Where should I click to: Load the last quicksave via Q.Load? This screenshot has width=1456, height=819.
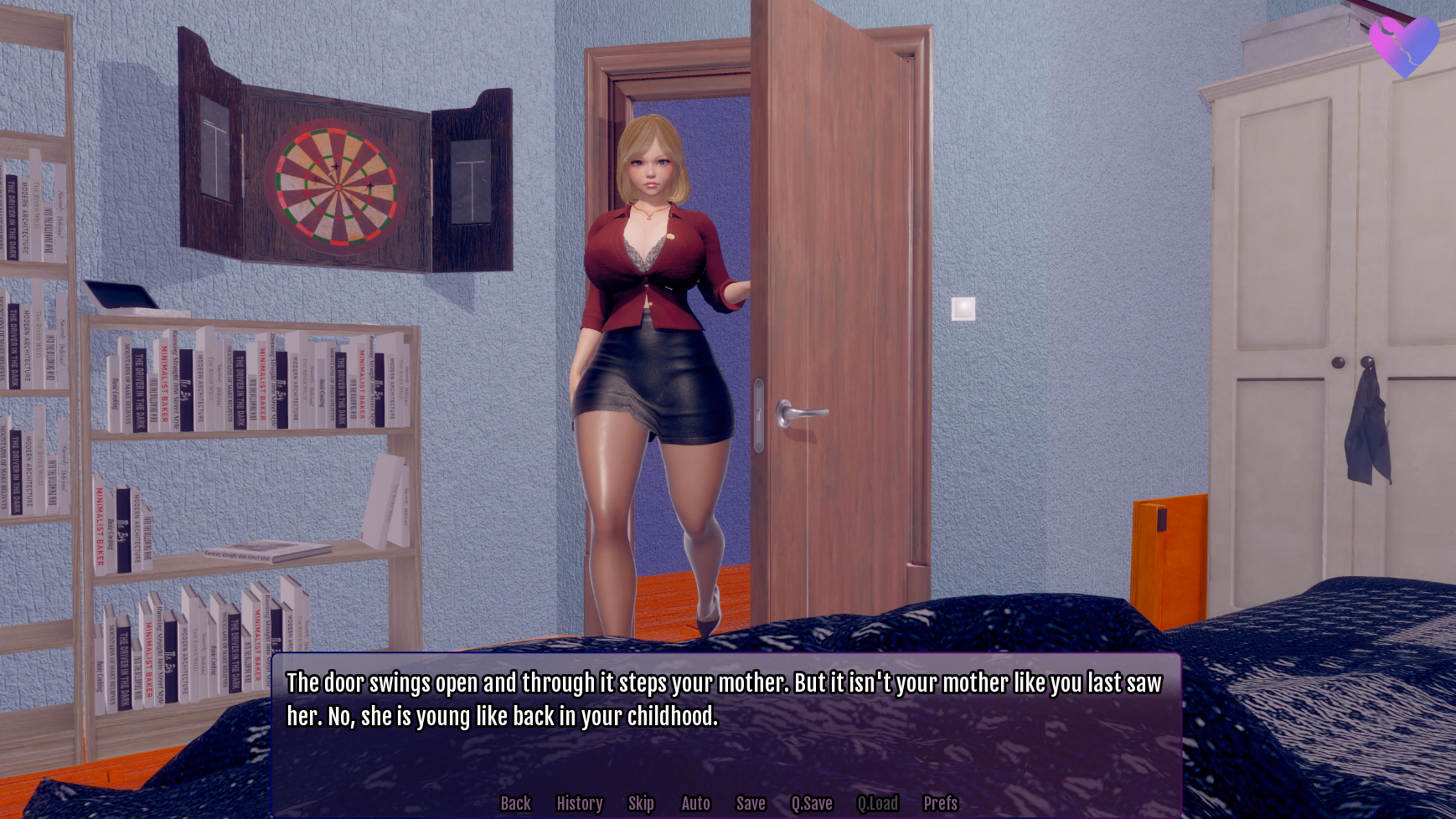click(x=879, y=803)
